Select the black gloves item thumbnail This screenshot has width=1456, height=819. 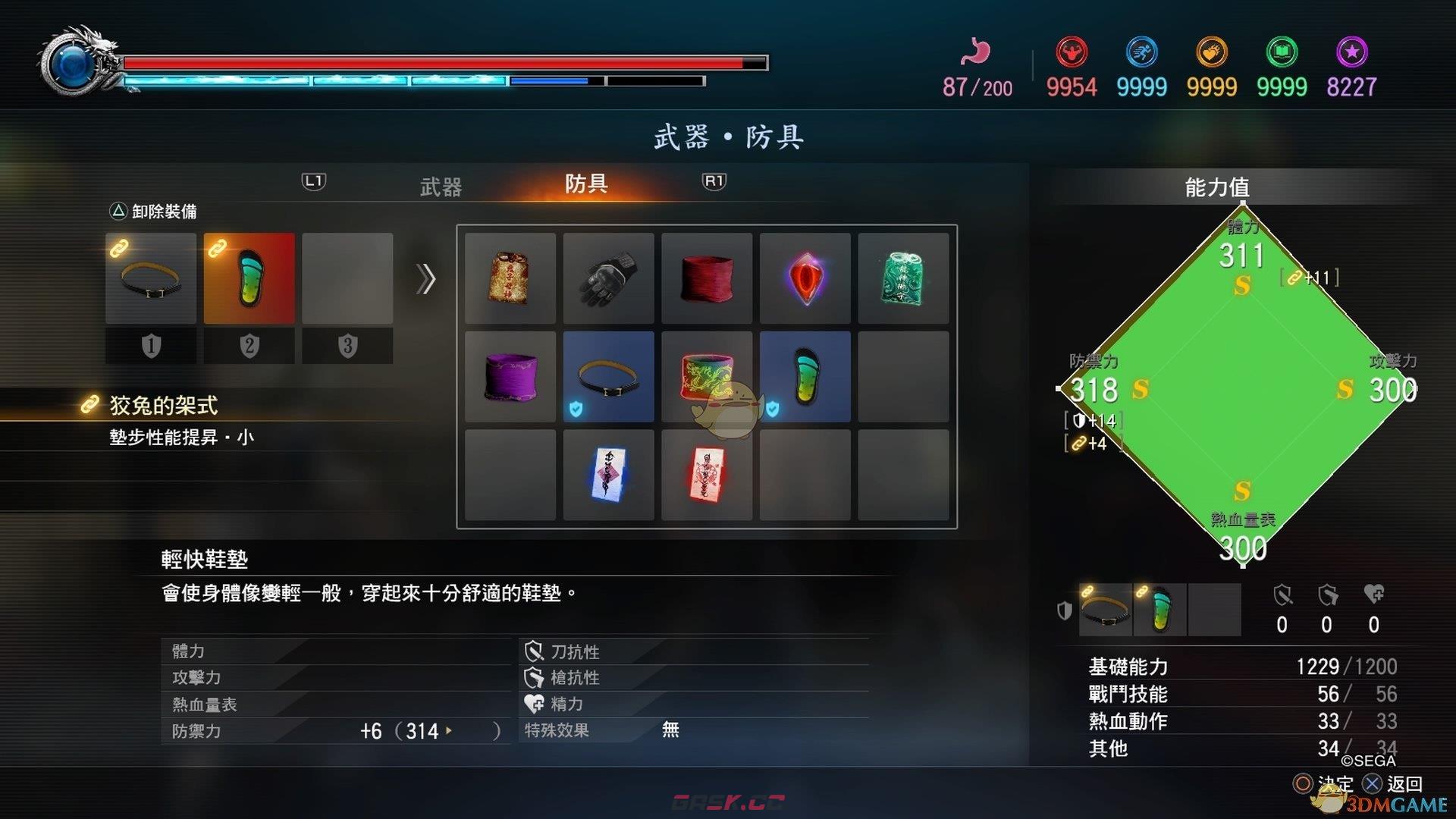(x=608, y=279)
